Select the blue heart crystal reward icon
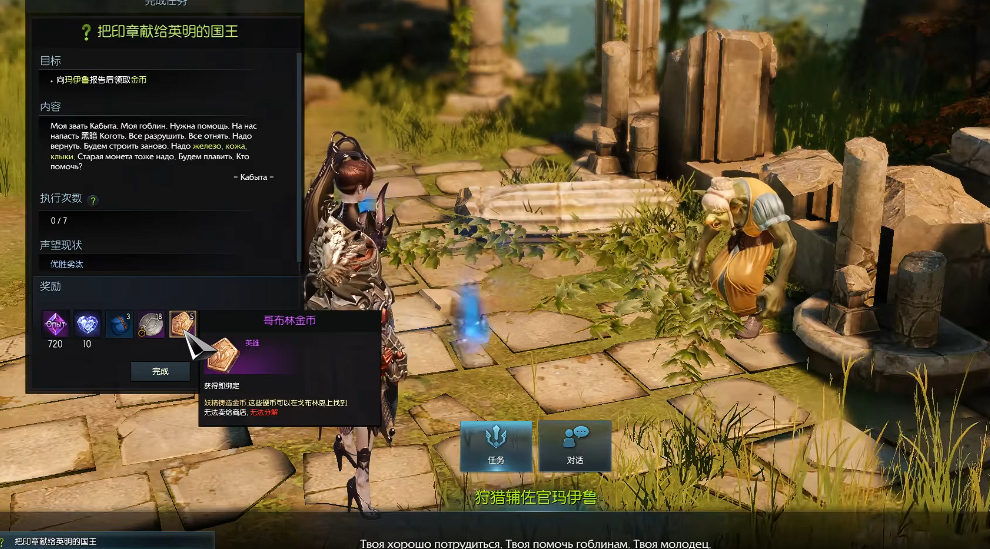Viewport: 990px width, 549px height. 87,324
